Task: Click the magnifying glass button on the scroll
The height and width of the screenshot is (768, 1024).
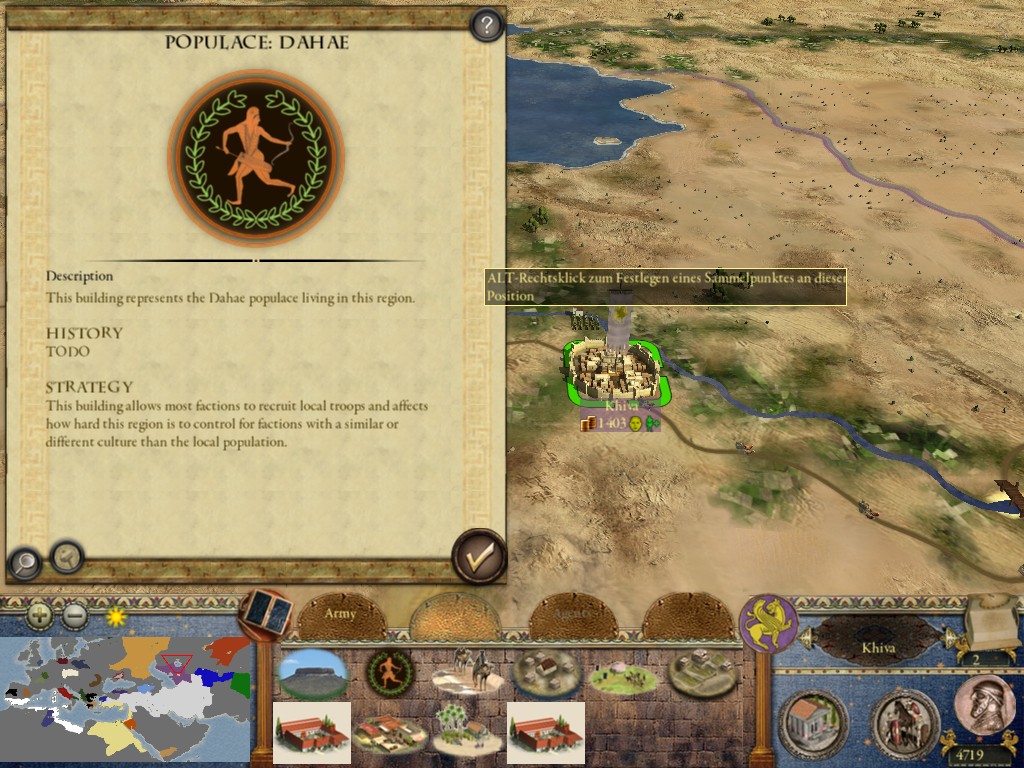Action: [x=24, y=563]
